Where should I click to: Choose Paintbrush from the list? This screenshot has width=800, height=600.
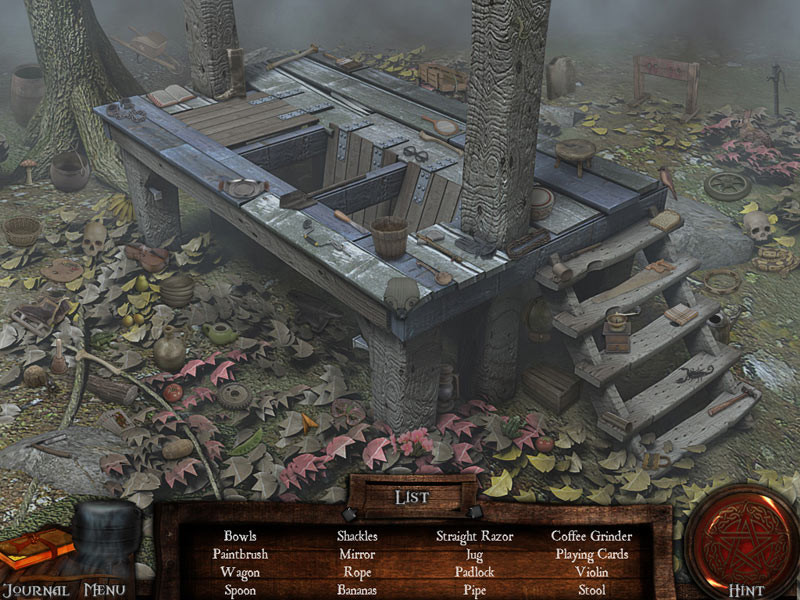[x=240, y=554]
